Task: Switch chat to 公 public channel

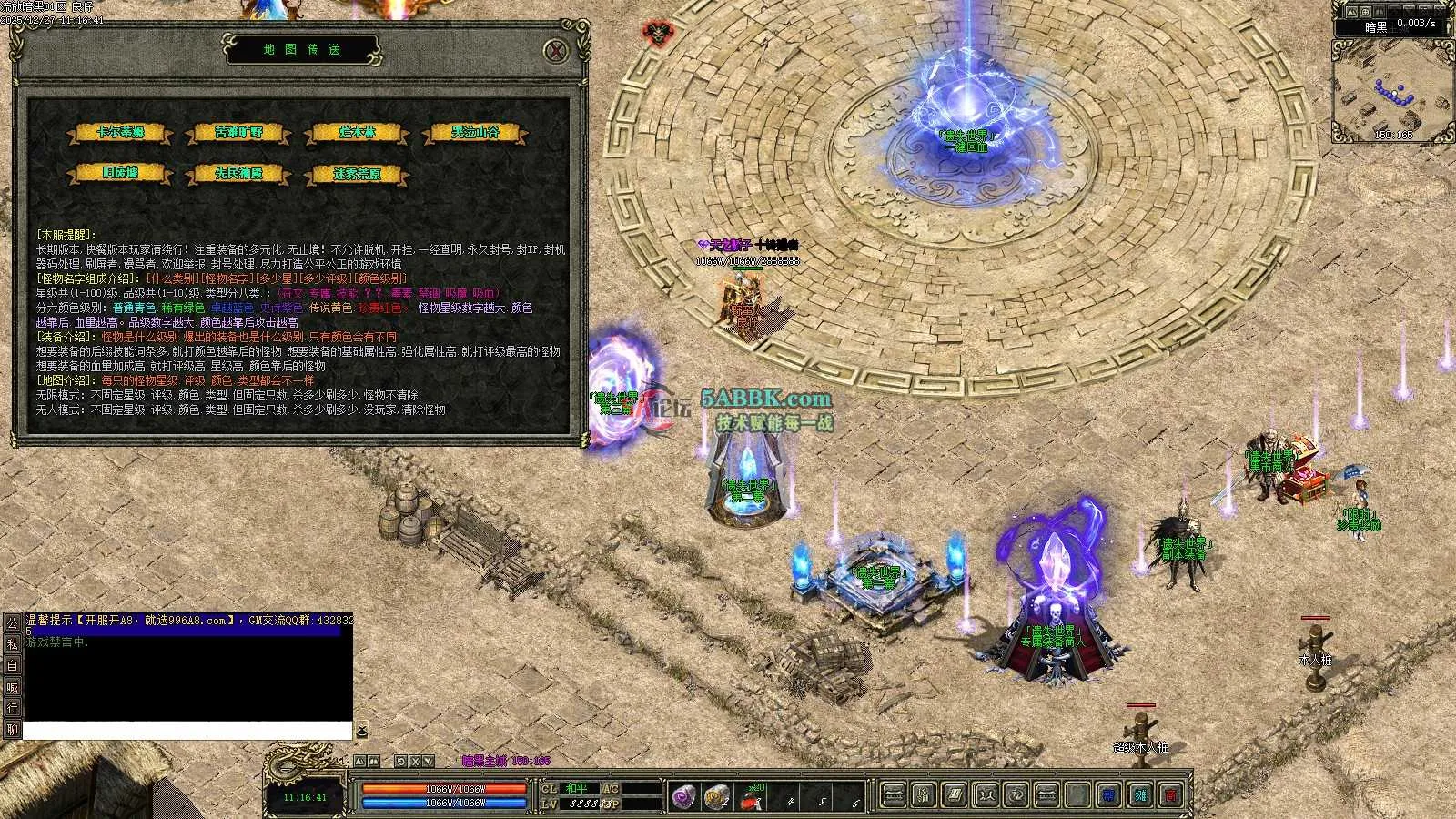Action: coord(12,622)
